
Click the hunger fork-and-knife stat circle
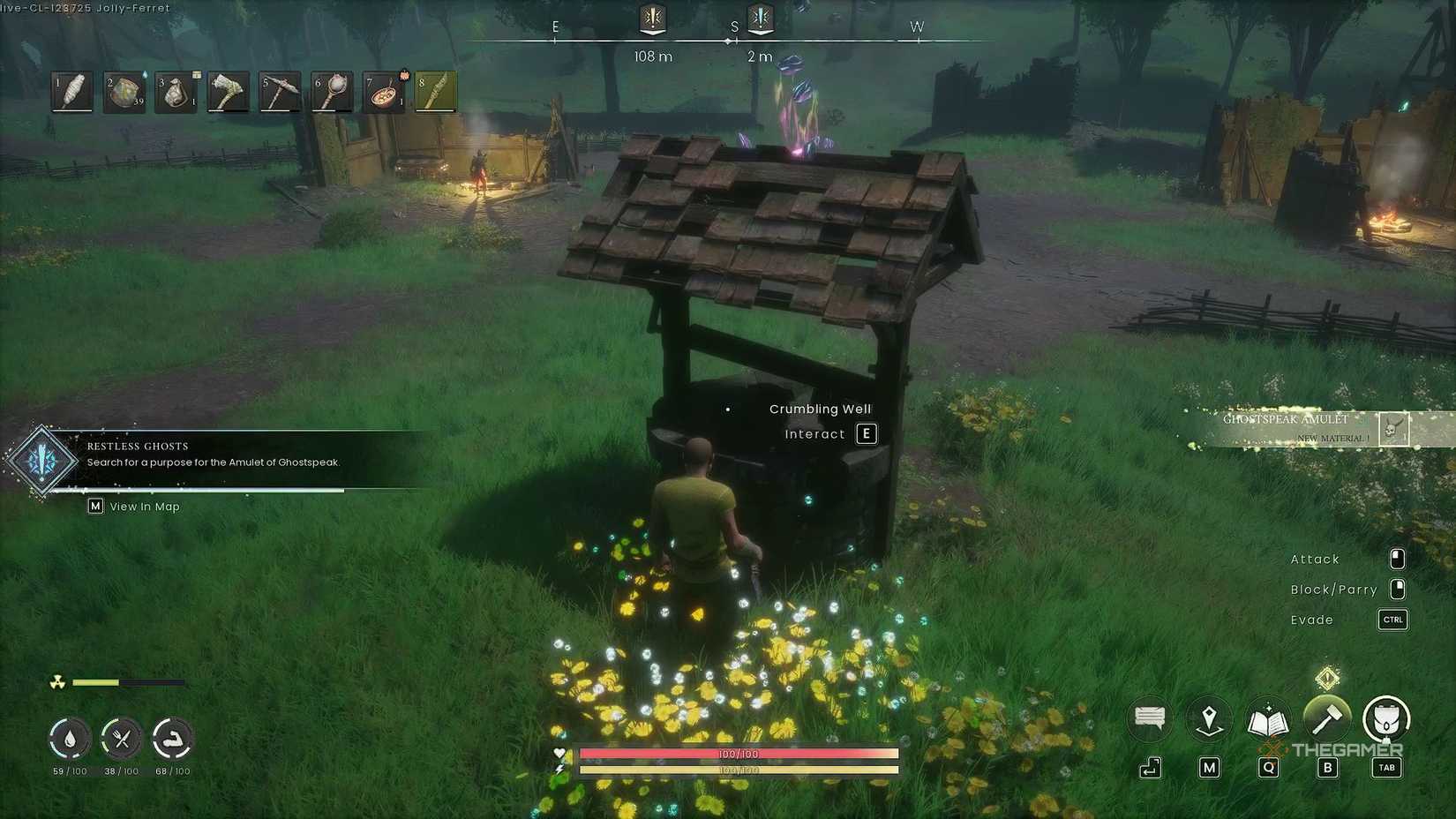(122, 739)
